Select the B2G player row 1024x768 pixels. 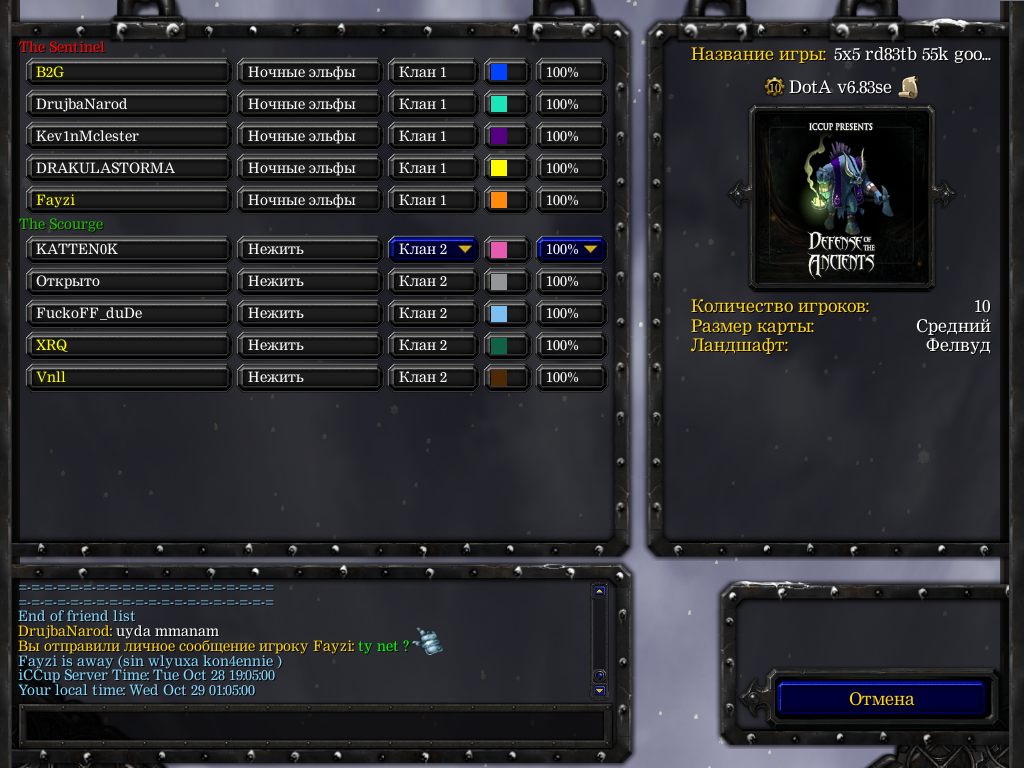tap(128, 72)
